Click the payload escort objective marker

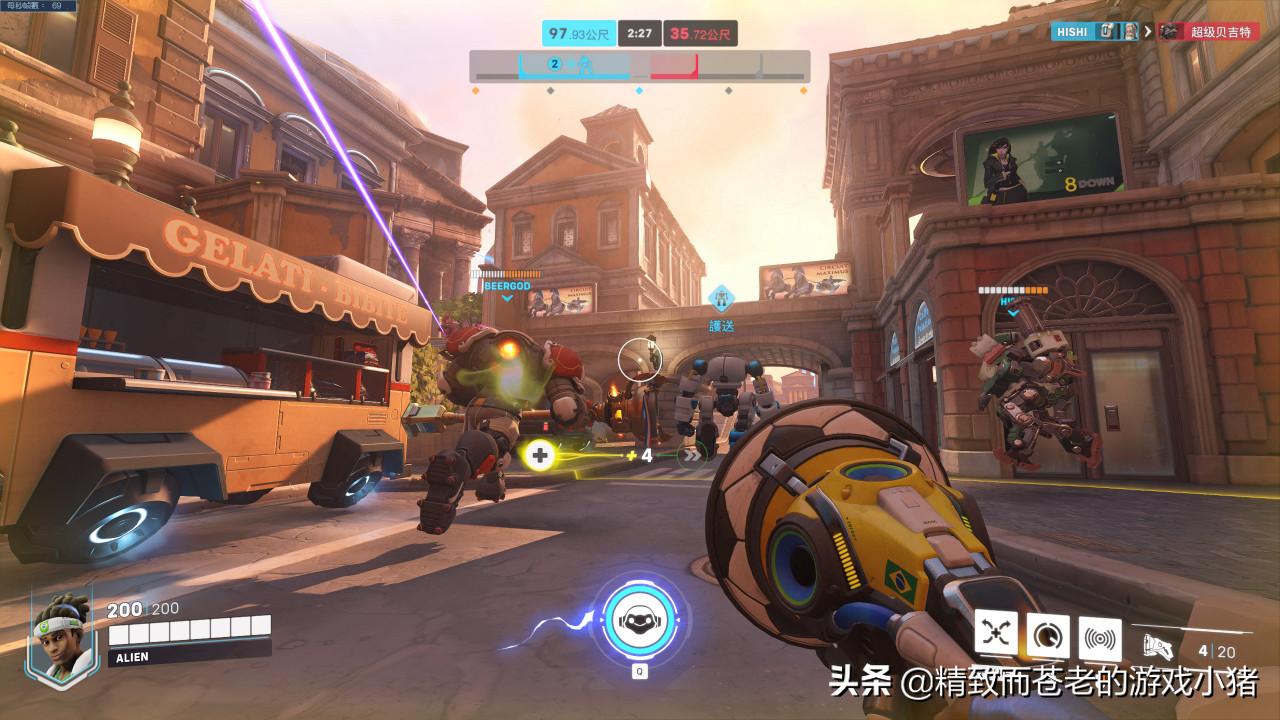[x=721, y=297]
